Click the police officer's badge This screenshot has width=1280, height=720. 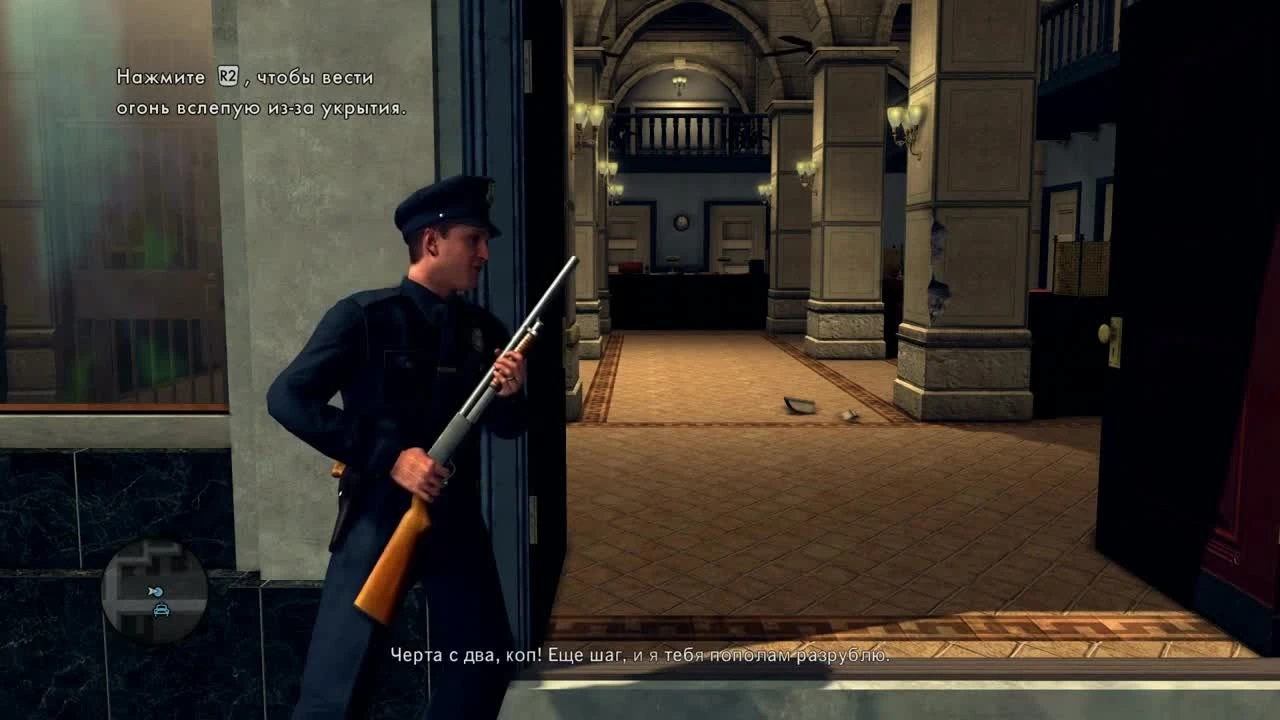click(477, 337)
